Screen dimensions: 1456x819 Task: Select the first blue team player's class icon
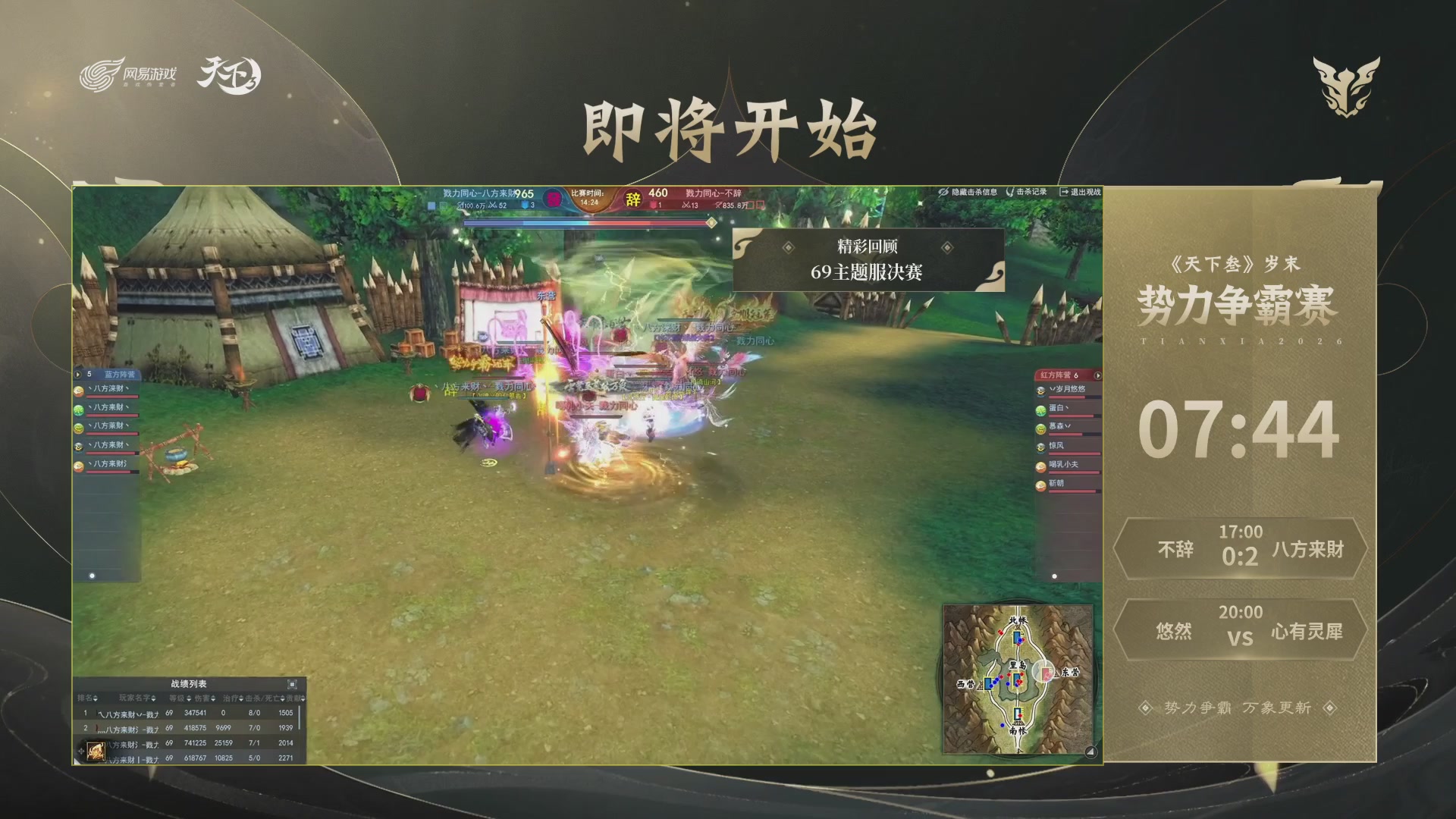[x=79, y=392]
